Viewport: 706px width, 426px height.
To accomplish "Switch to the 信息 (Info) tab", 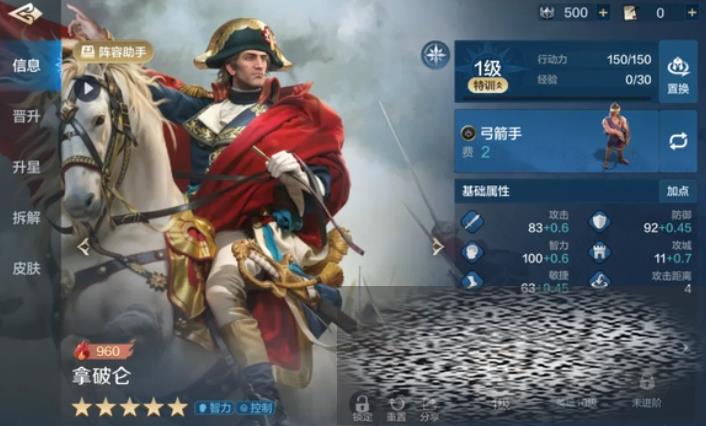I will (27, 66).
